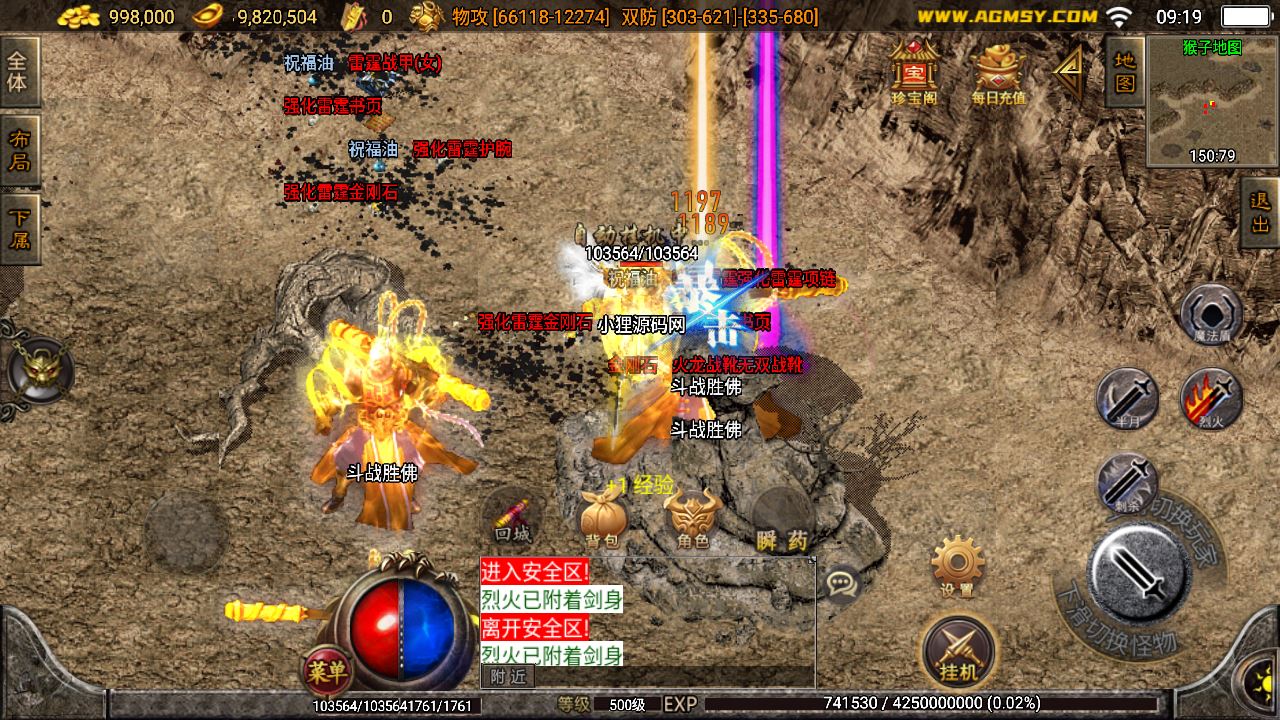Cast the 魔法盾 magic shield skill
This screenshot has width=1280, height=720.
[1211, 314]
